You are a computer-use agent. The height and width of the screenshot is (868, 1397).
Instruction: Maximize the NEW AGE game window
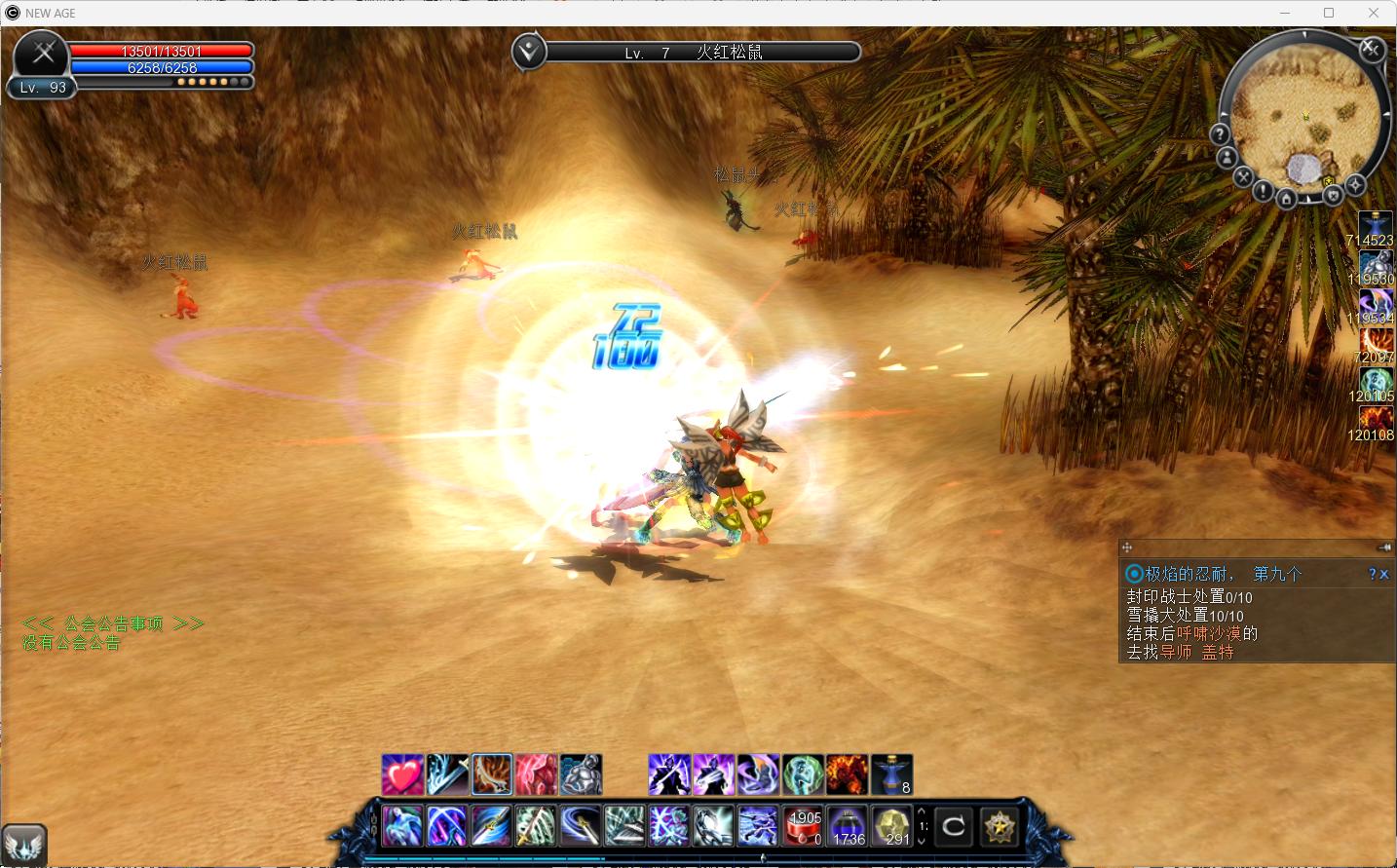(x=1329, y=13)
